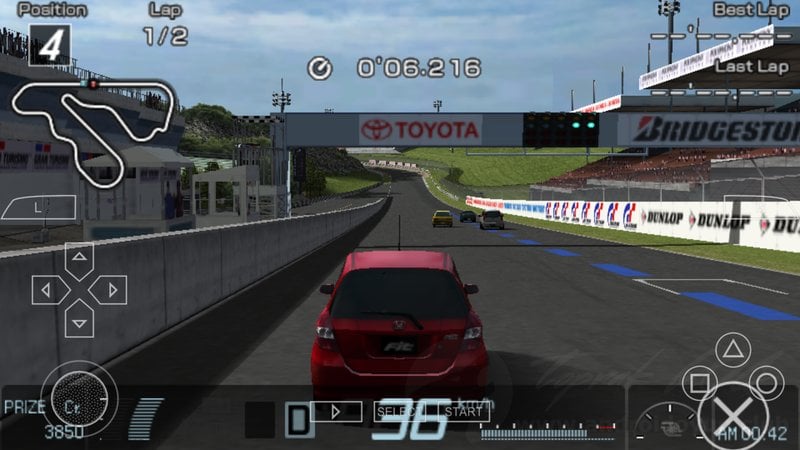This screenshot has width=800, height=450.
Task: Tap the L shoulder button
Action: click(38, 207)
